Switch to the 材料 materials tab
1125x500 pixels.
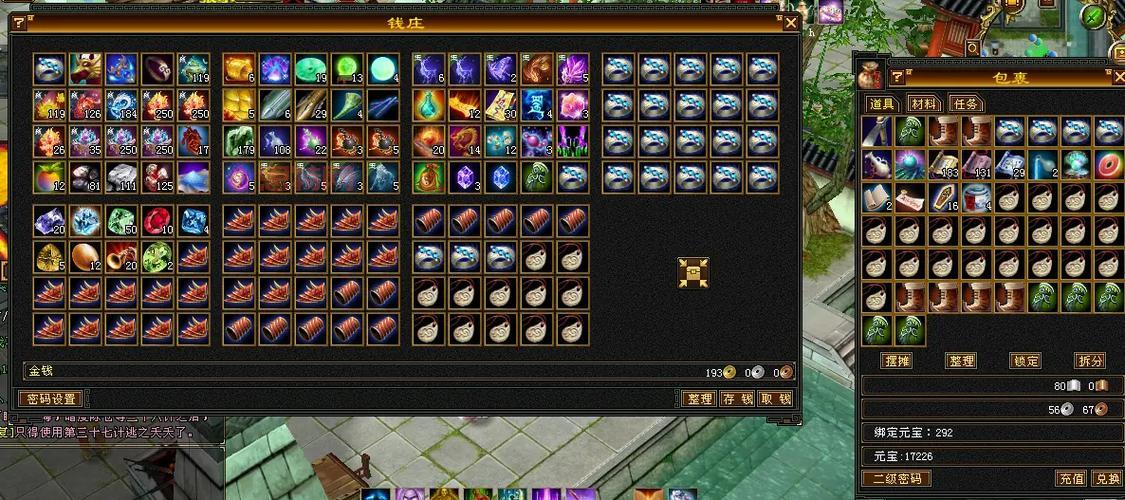tap(923, 104)
